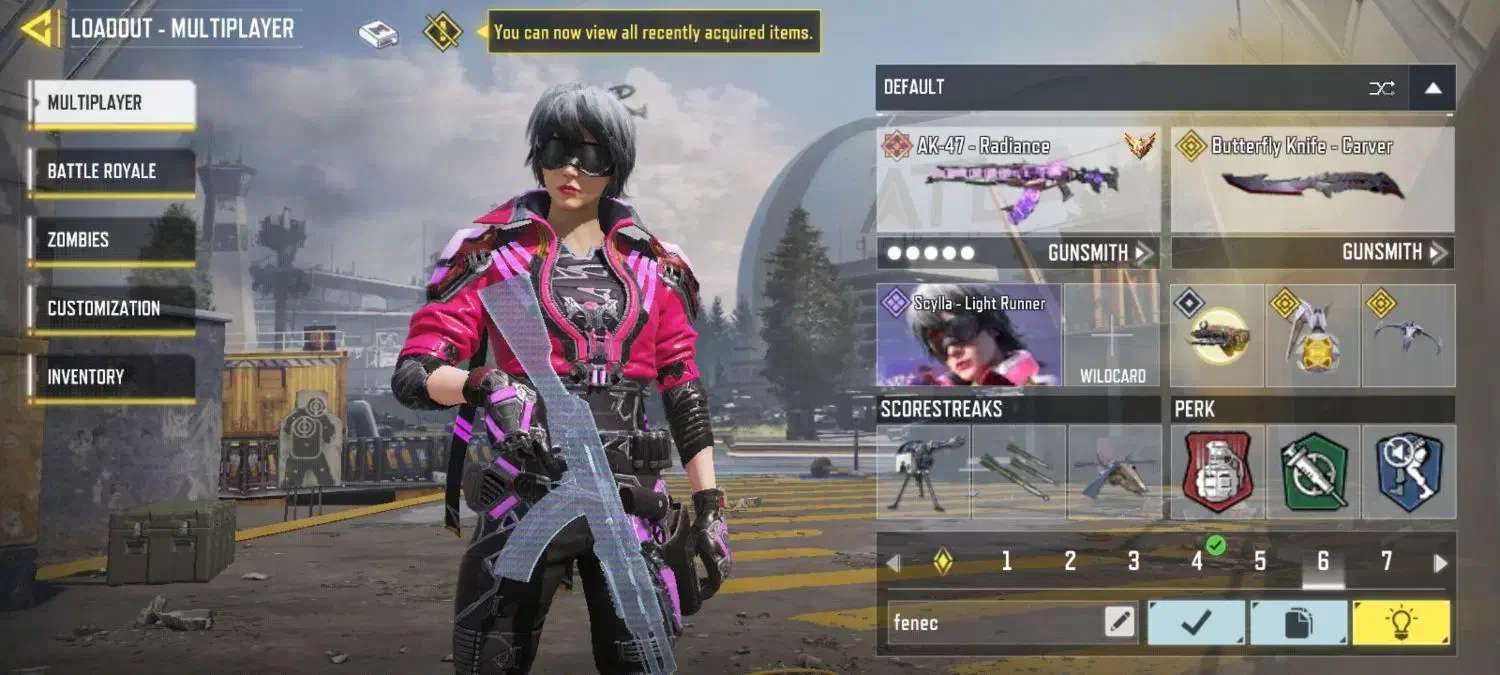Go back with the yellow arrow button
Viewport: 1500px width, 675px height.
[x=38, y=29]
